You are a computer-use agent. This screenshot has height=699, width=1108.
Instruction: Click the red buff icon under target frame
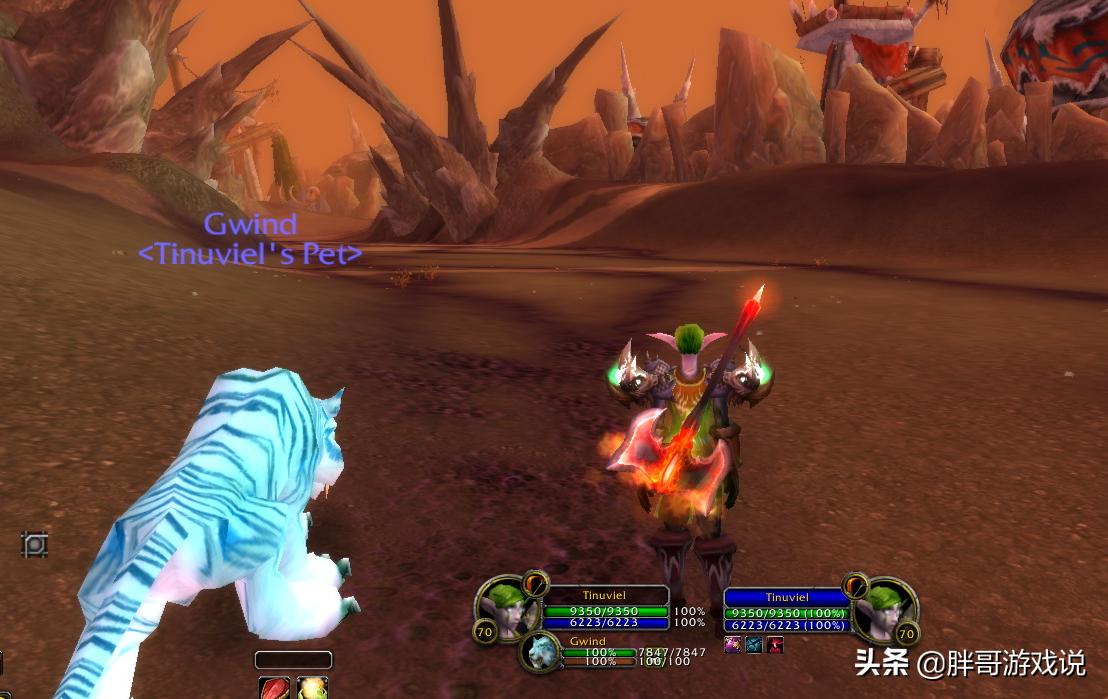[774, 645]
